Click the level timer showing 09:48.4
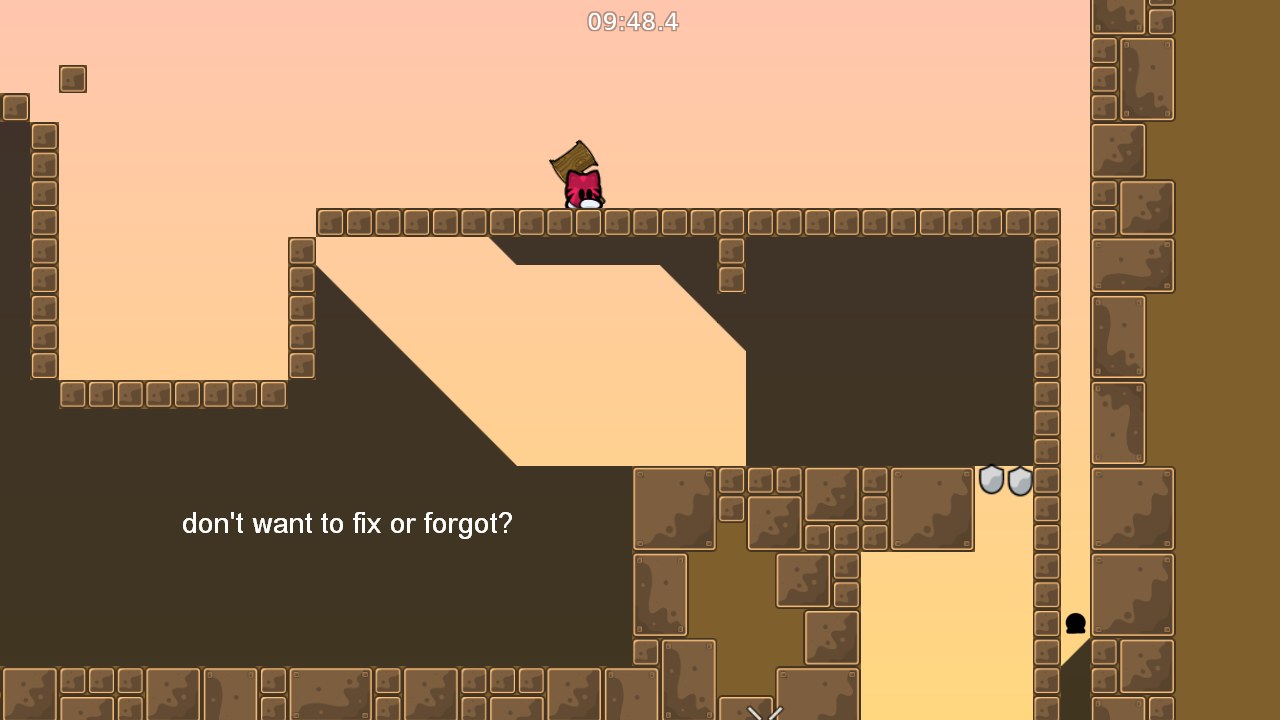 click(632, 22)
